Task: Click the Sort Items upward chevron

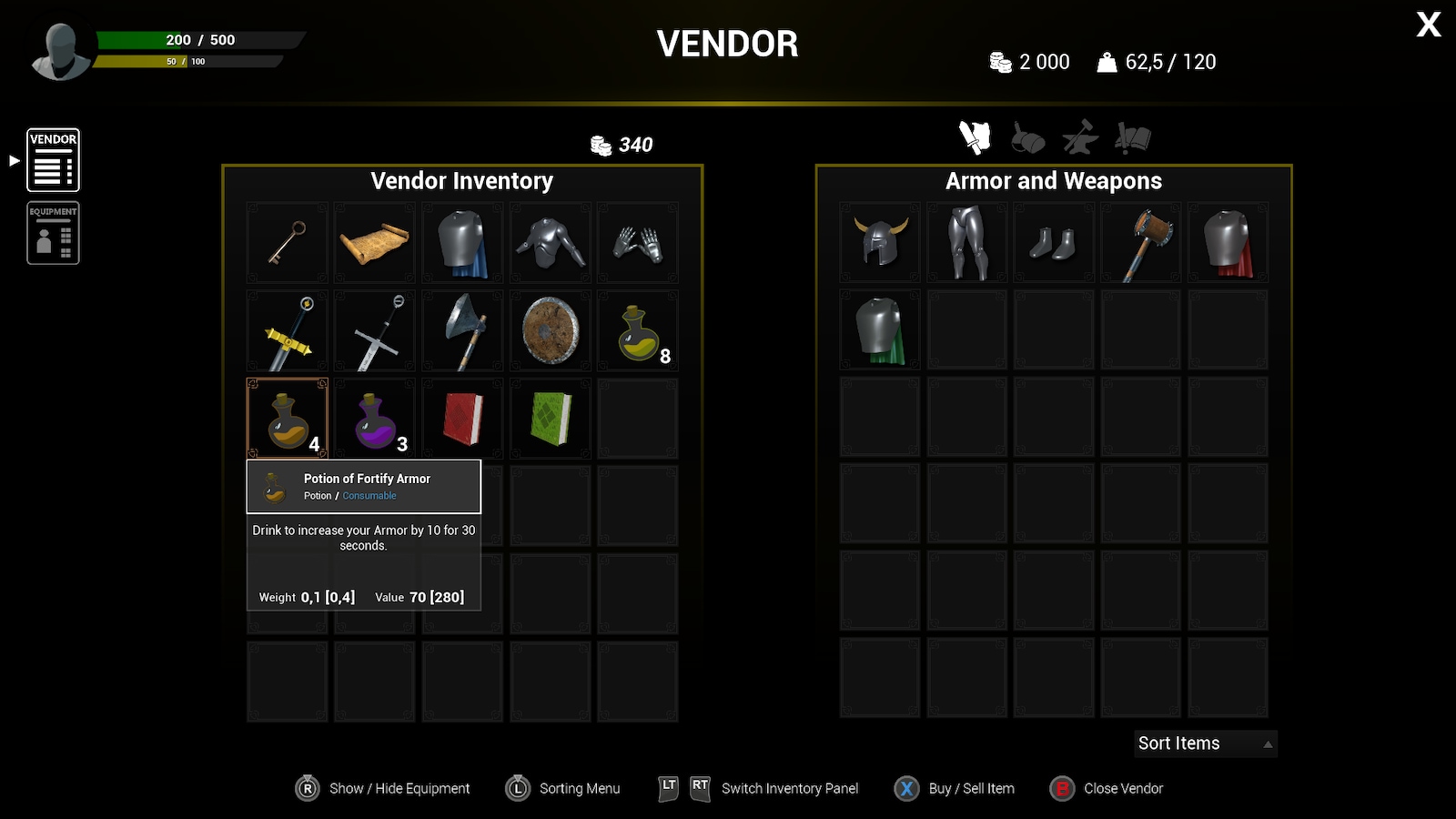Action: [x=1267, y=743]
